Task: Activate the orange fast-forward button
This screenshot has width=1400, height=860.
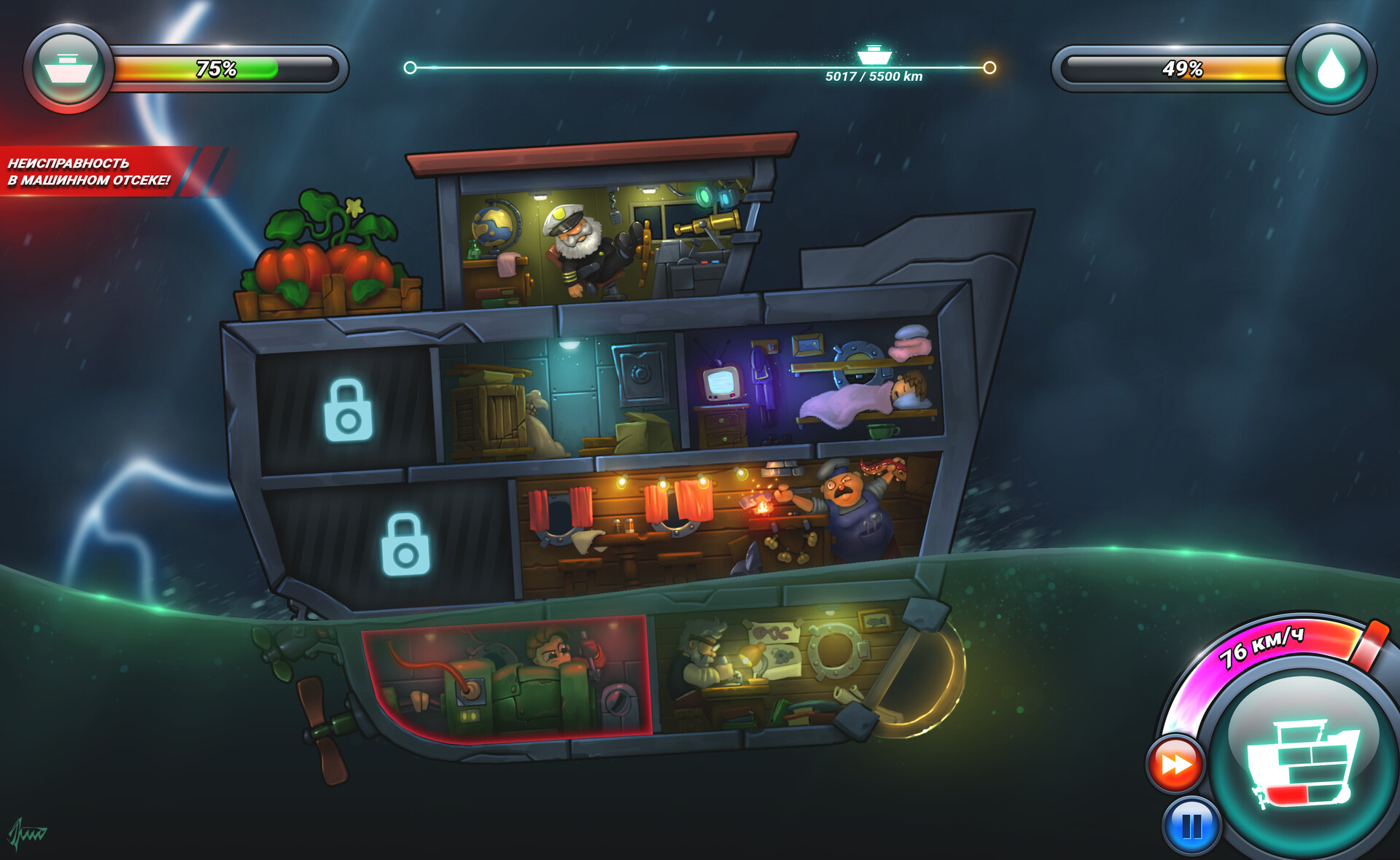Action: point(1175,765)
